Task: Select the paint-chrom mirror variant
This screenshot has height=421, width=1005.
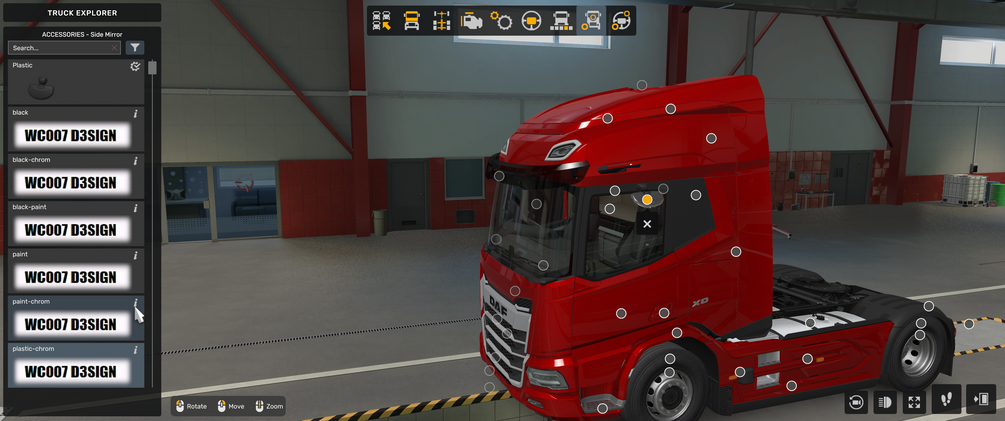Action: click(x=70, y=323)
